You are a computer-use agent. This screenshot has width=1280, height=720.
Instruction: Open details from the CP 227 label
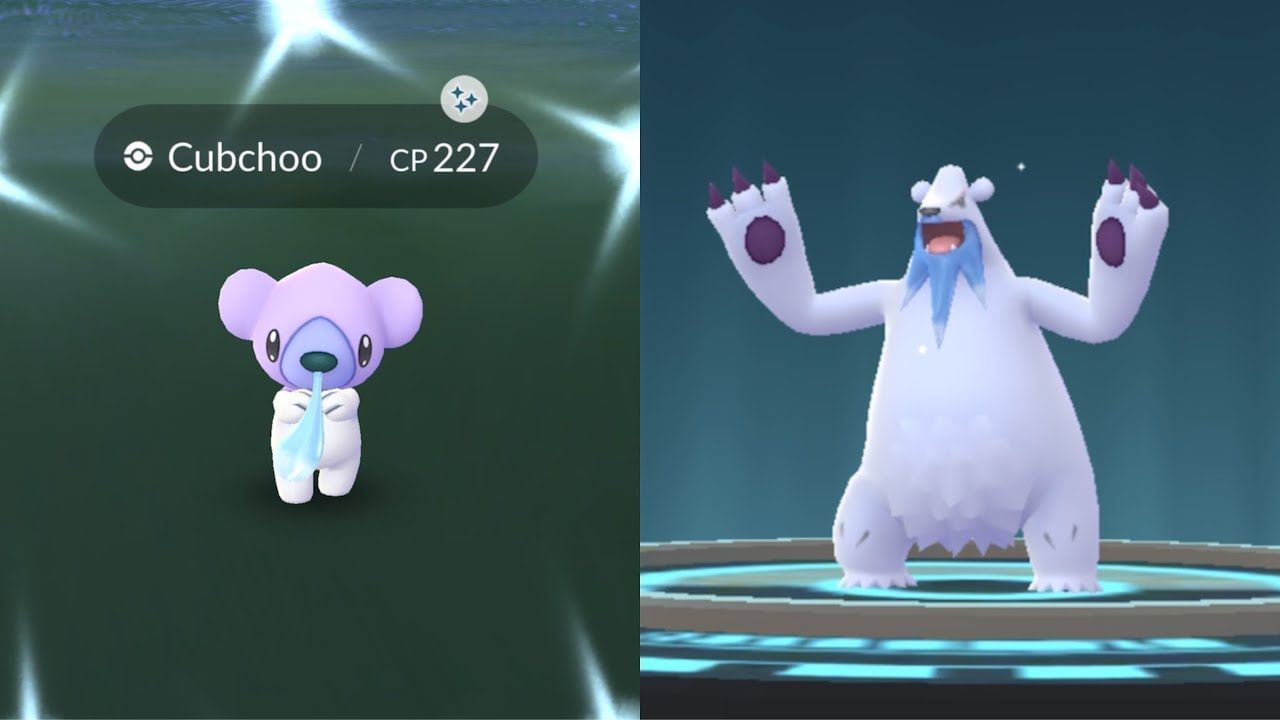tap(445, 158)
